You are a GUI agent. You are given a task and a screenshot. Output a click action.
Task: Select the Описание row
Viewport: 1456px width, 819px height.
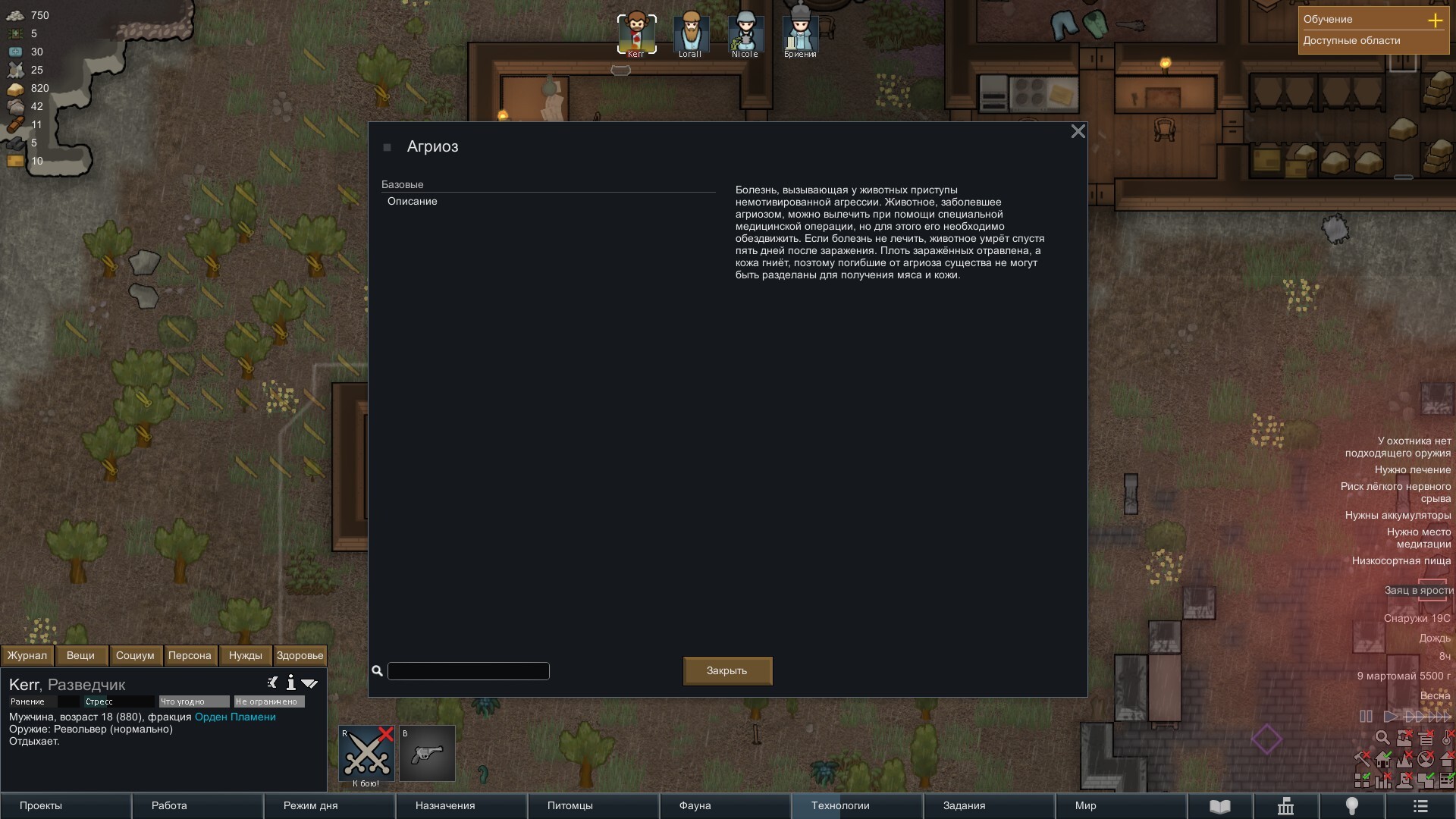[413, 202]
